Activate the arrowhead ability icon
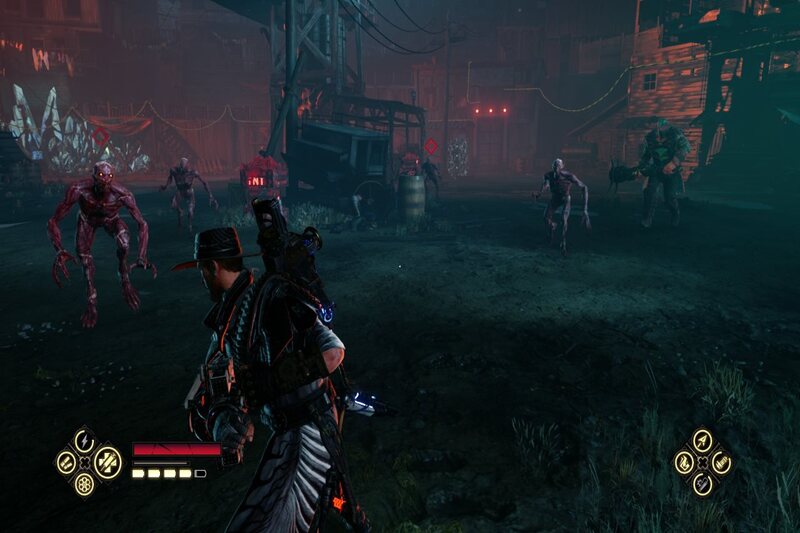800x533 pixels. pyautogui.click(x=703, y=440)
